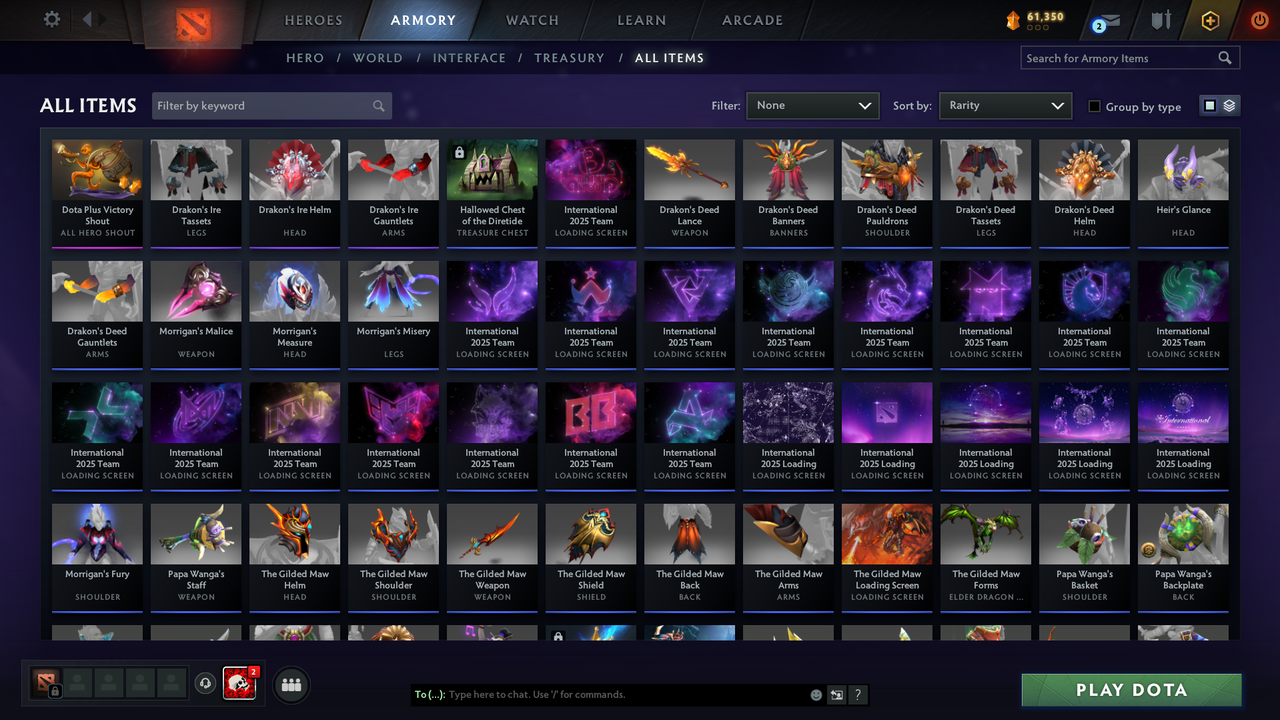Switch to the WATCH tab

[531, 20]
